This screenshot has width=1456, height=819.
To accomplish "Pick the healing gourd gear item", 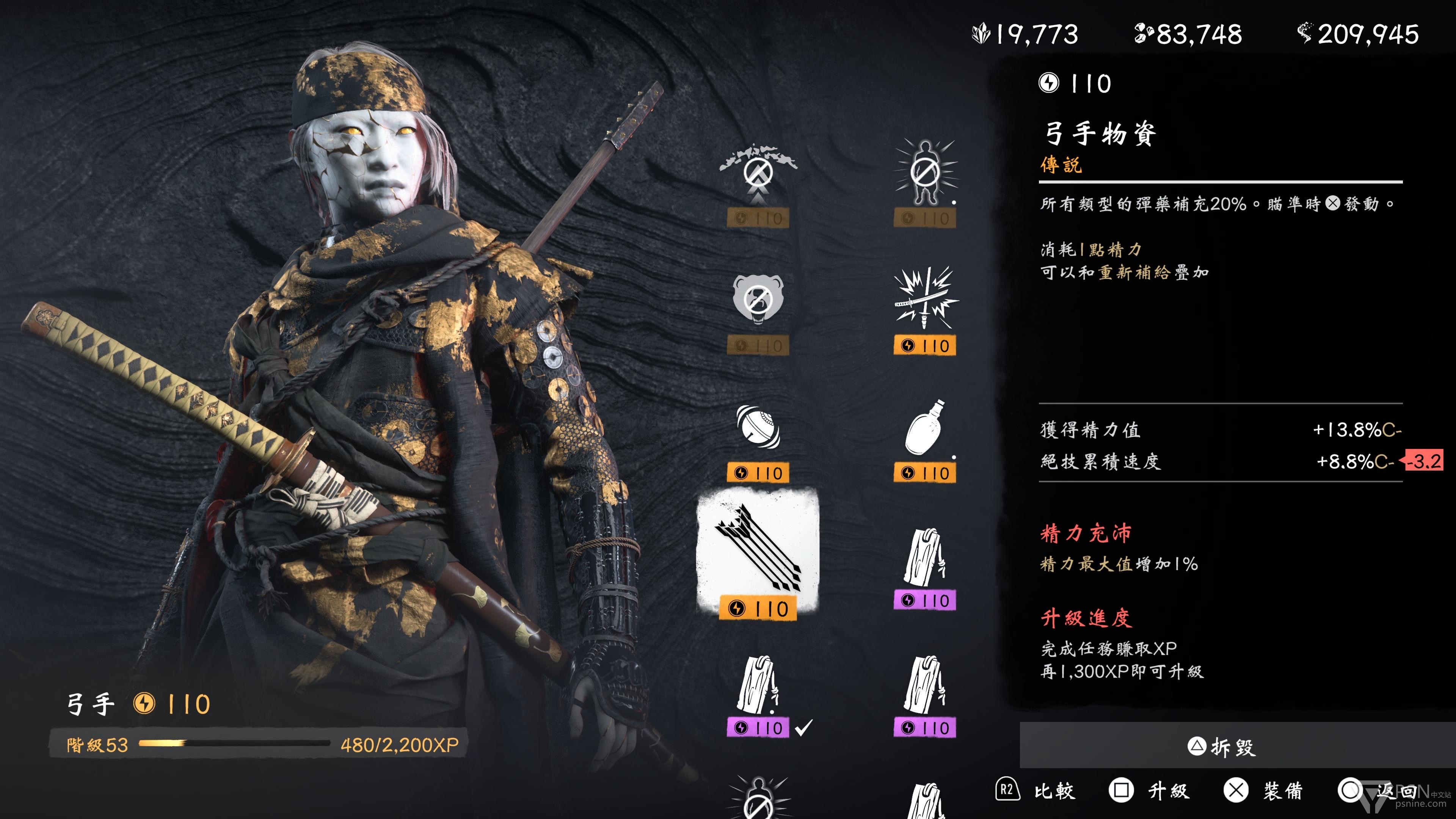I will pyautogui.click(x=925, y=428).
